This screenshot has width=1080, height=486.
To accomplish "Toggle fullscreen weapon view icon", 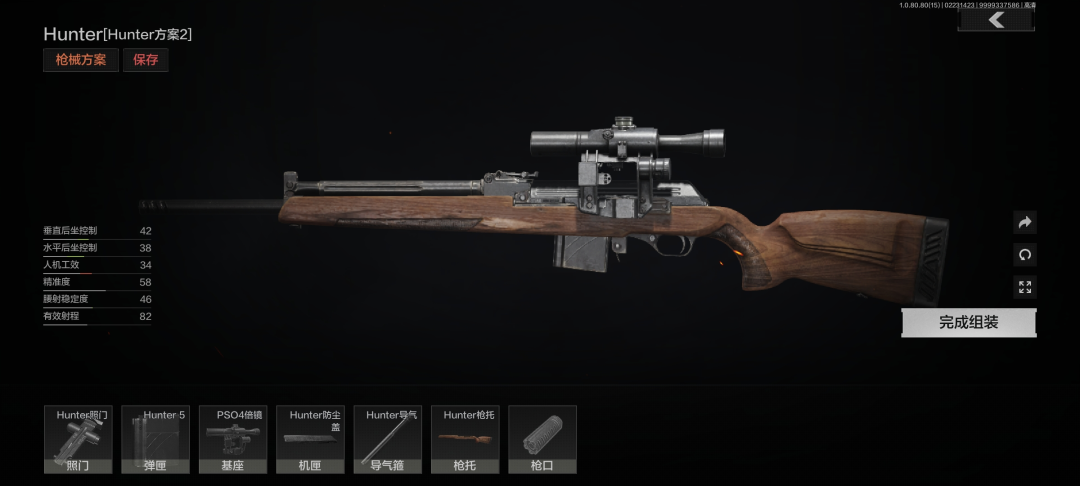I will [x=1024, y=287].
